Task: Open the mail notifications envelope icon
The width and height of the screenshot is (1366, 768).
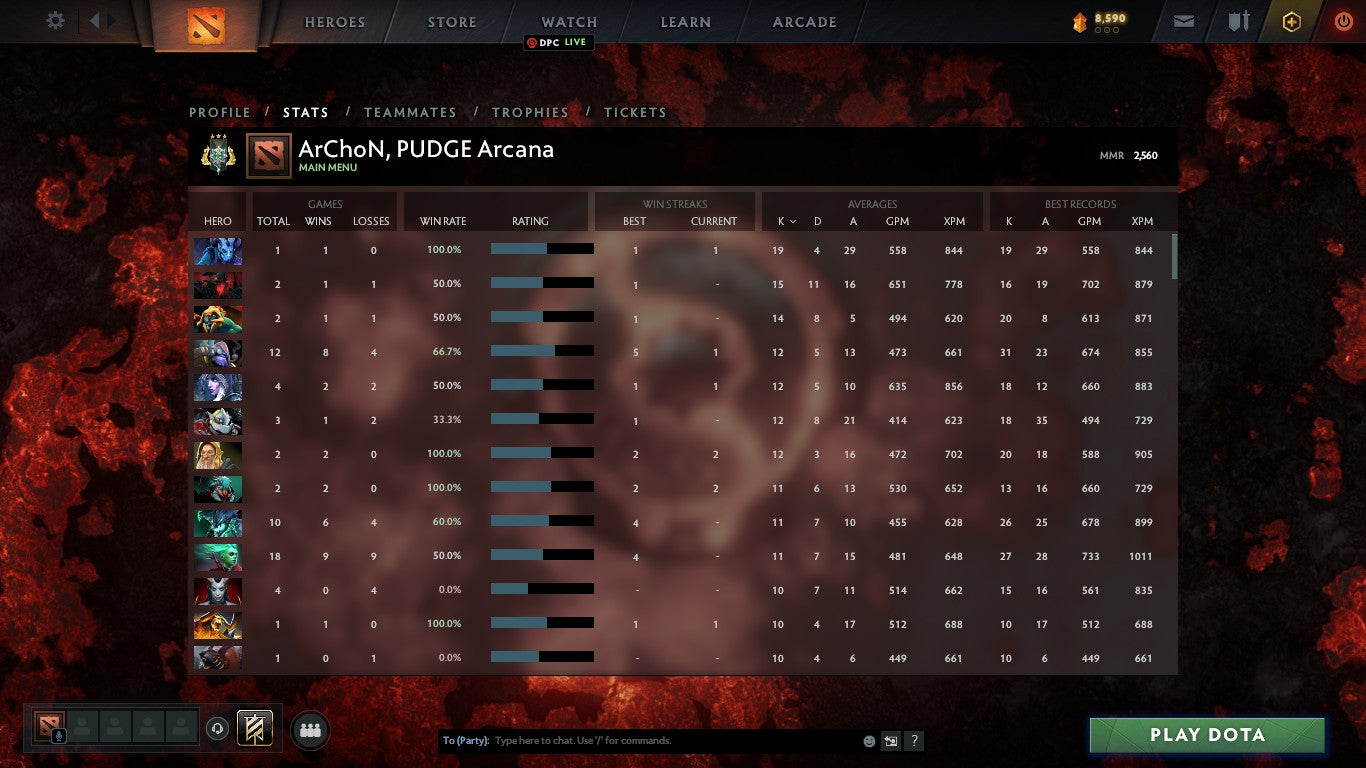Action: [x=1183, y=20]
